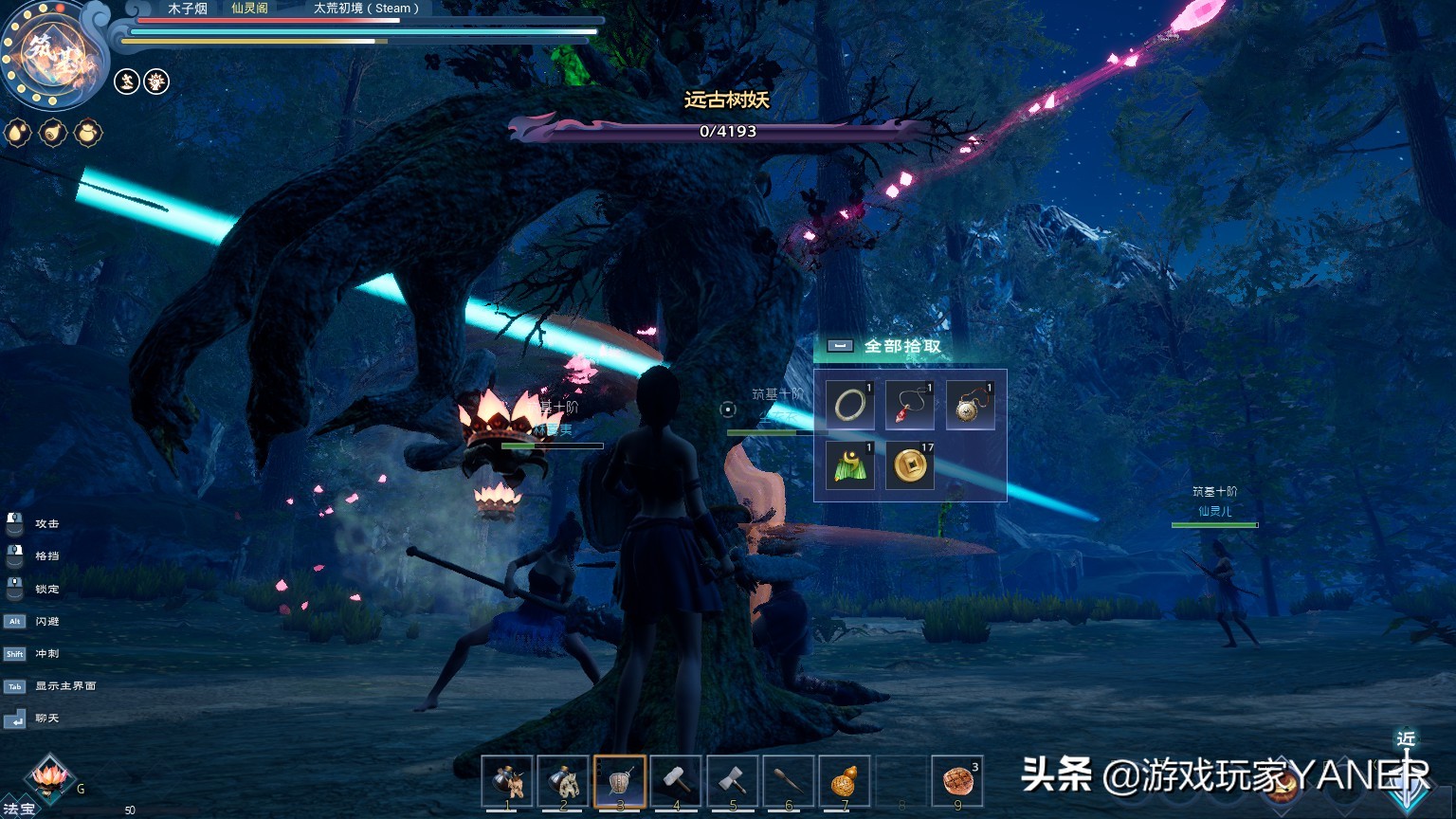Equip the double-headed hammer in slot 5
The width and height of the screenshot is (1456, 819).
pyautogui.click(x=732, y=781)
